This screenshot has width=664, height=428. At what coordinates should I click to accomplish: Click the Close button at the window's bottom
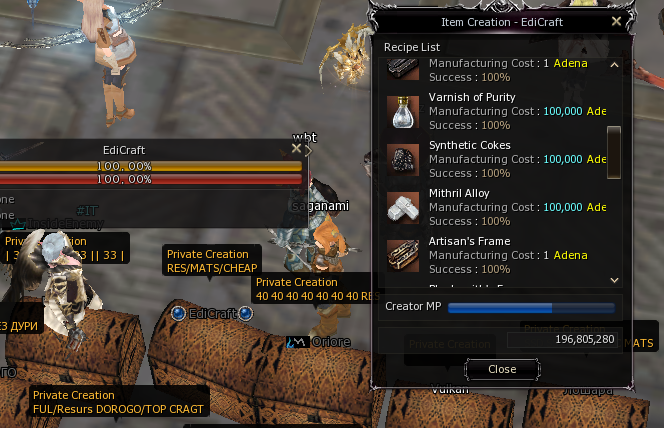[502, 369]
